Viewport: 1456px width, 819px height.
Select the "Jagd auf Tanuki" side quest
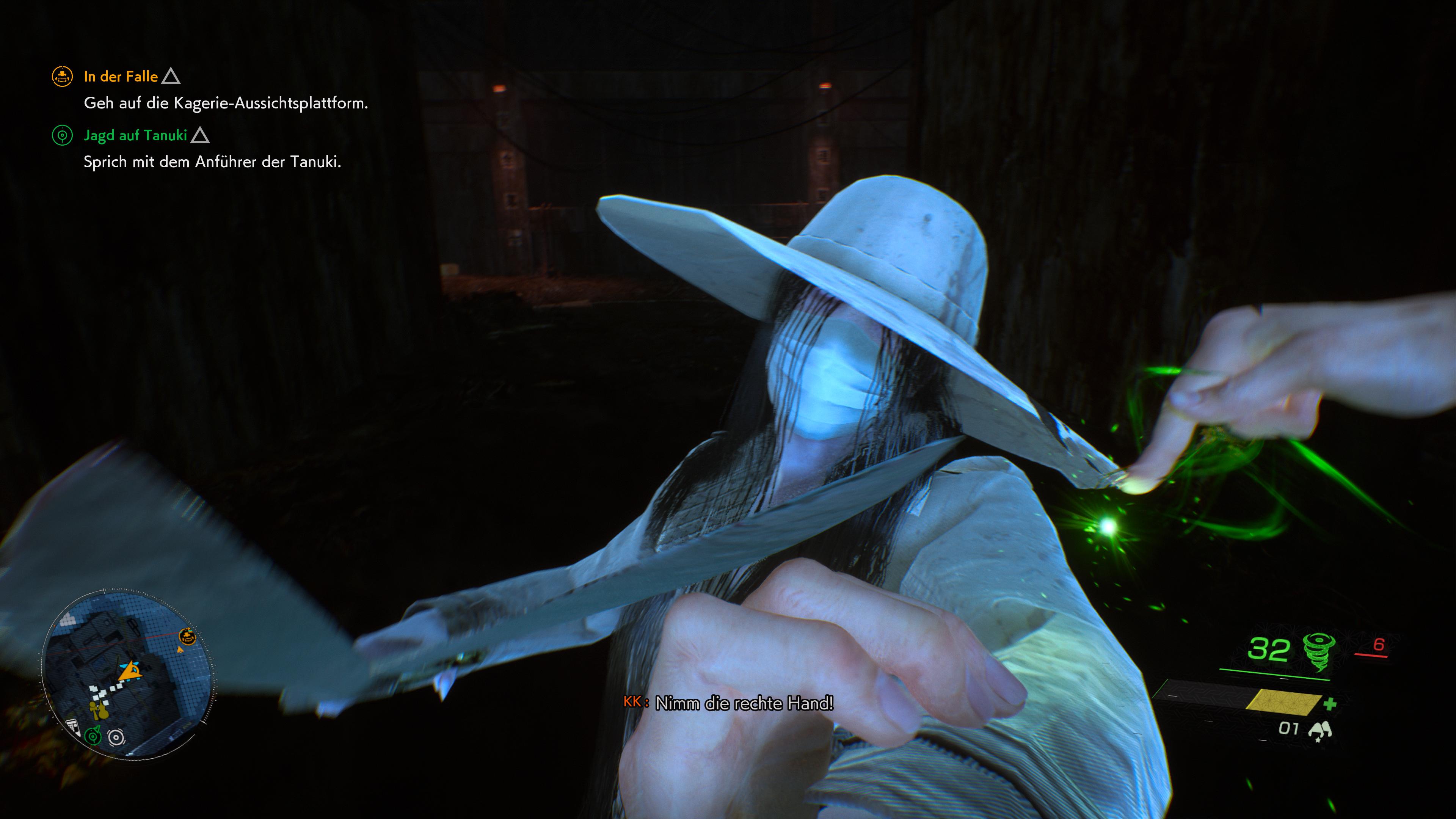coord(135,135)
